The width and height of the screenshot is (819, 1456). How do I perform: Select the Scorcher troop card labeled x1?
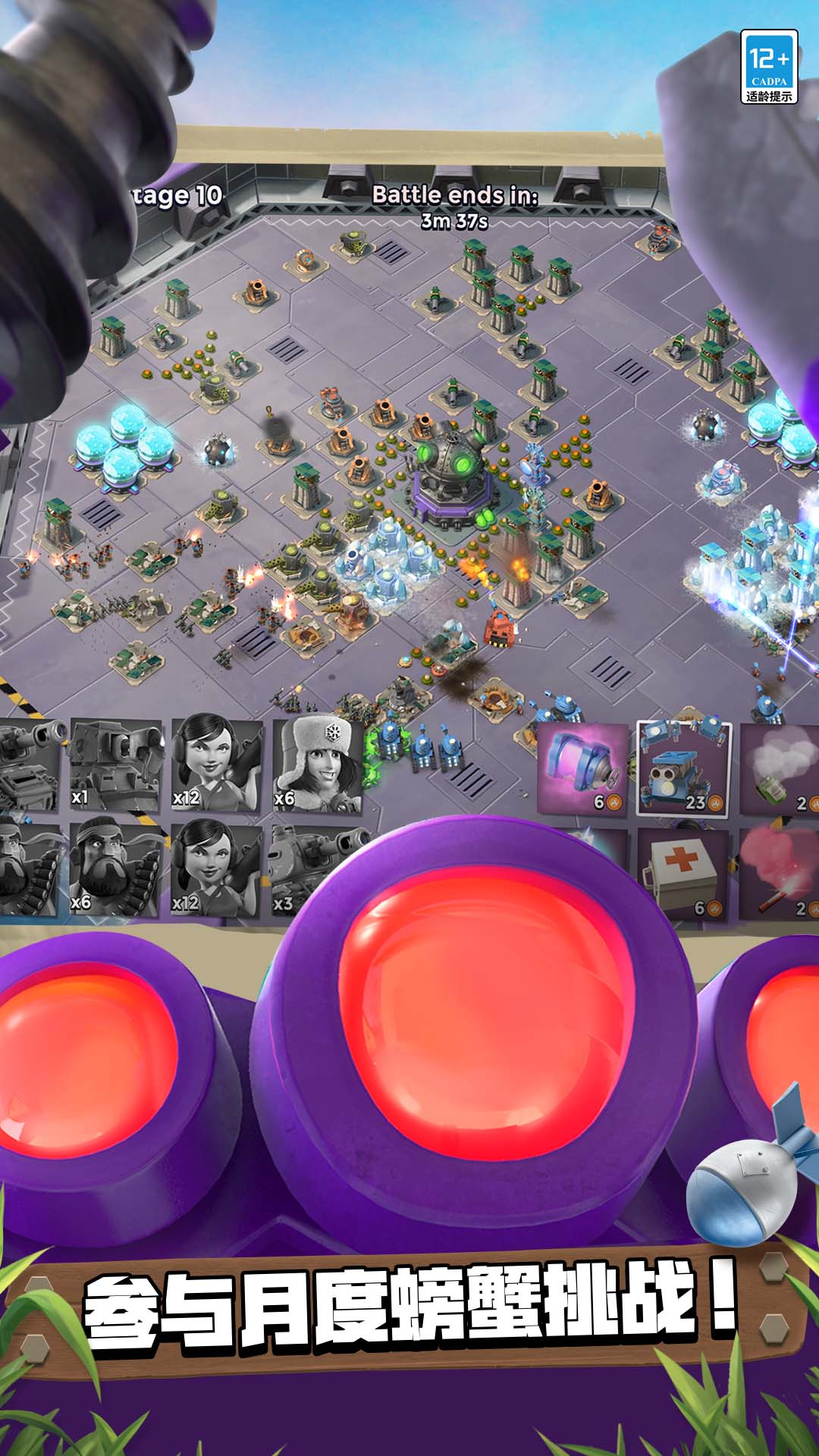coord(115,764)
